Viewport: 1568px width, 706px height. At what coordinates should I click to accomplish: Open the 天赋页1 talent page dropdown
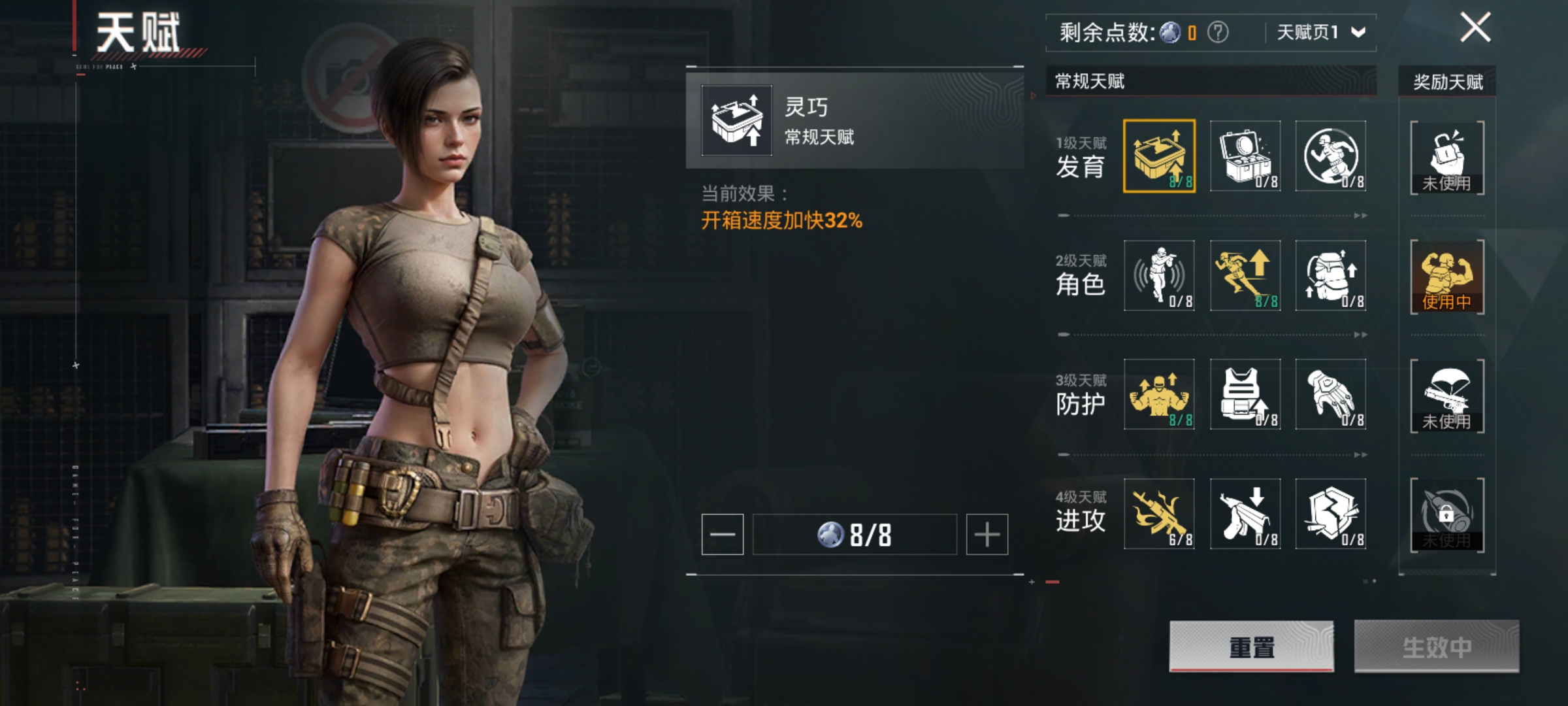click(1321, 32)
